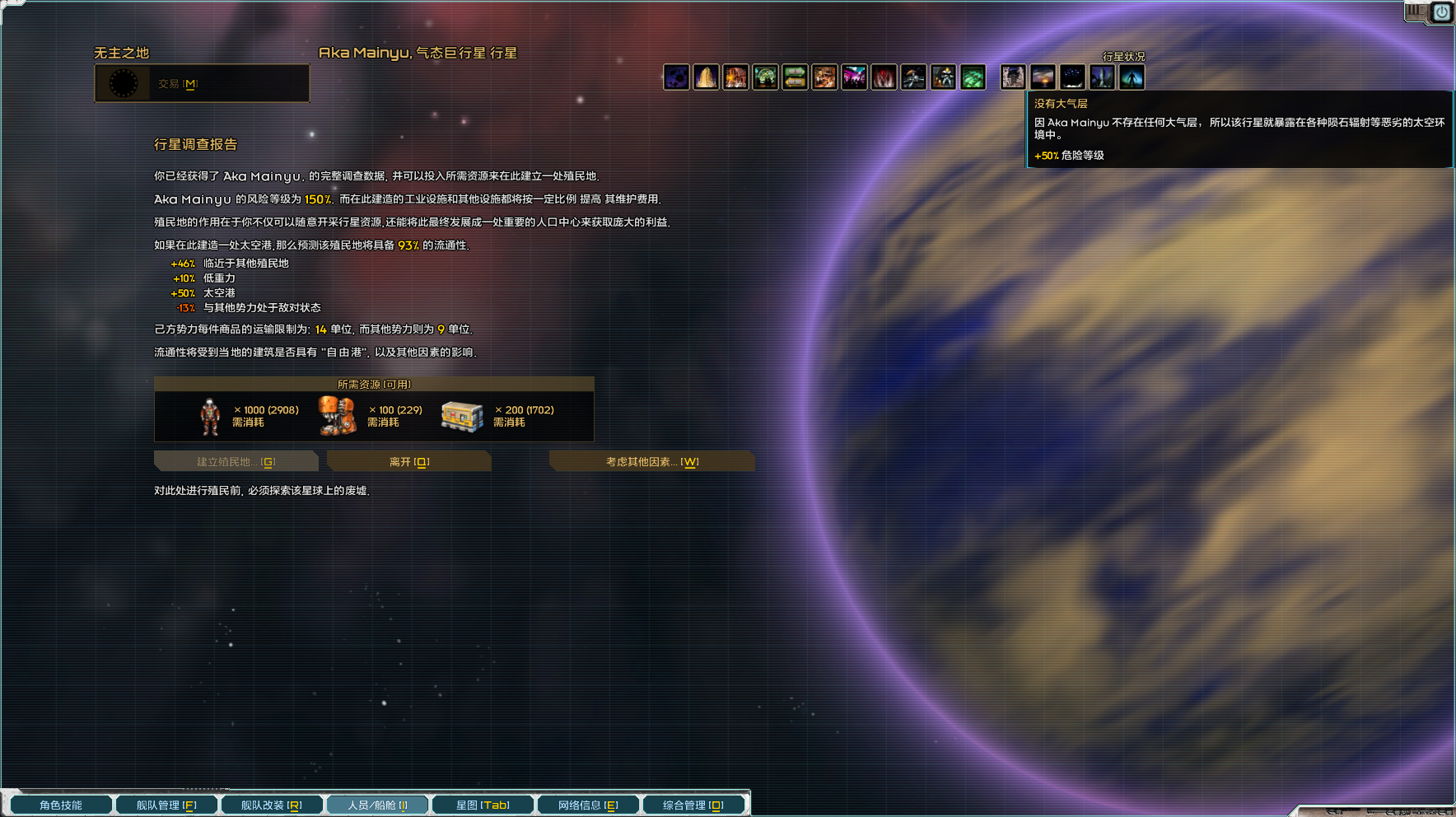The width and height of the screenshot is (1456, 817).
Task: Click the crew member icon in 所需资源 panel
Action: pyautogui.click(x=208, y=414)
